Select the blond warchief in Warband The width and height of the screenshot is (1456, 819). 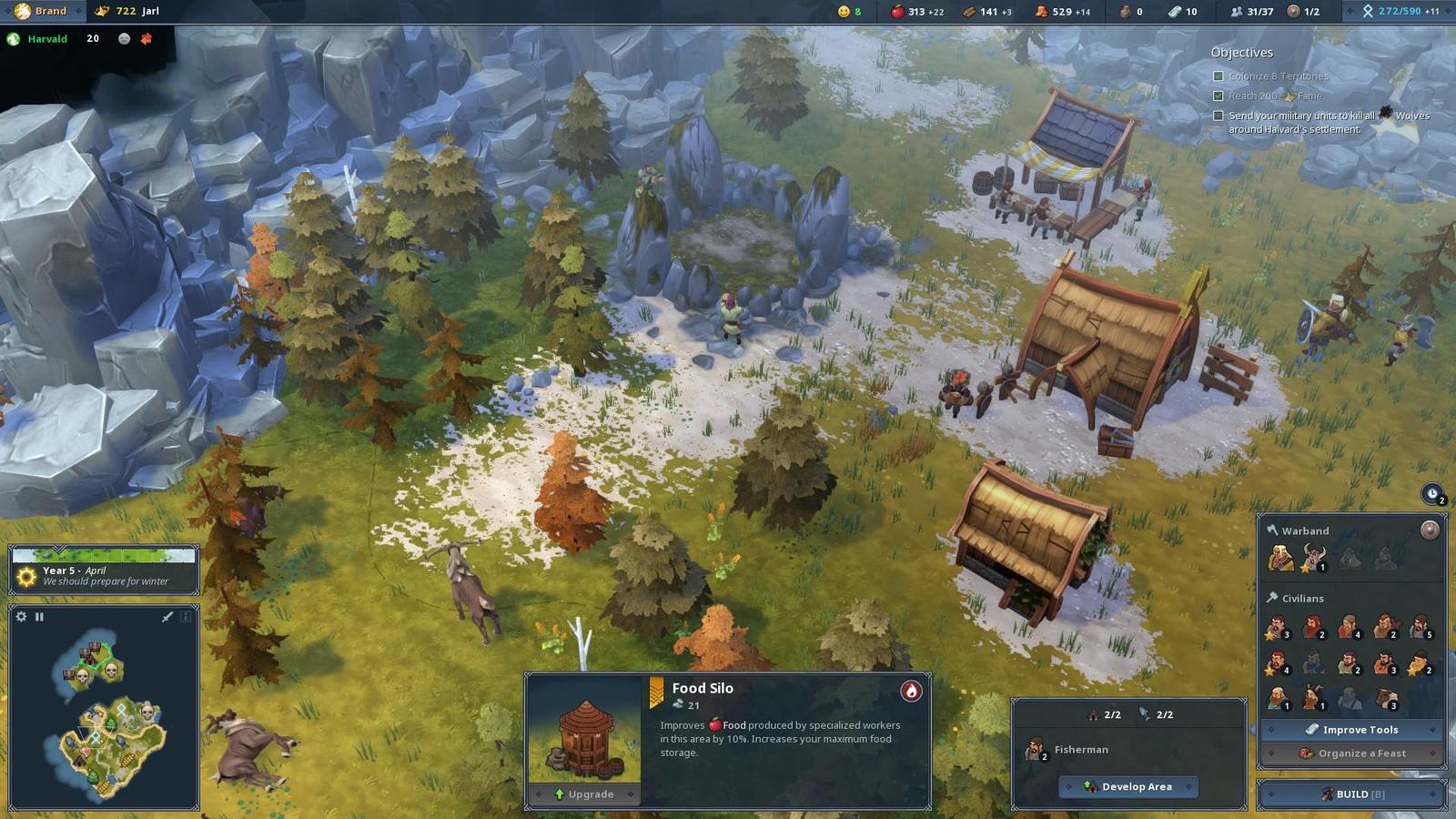tap(1279, 557)
